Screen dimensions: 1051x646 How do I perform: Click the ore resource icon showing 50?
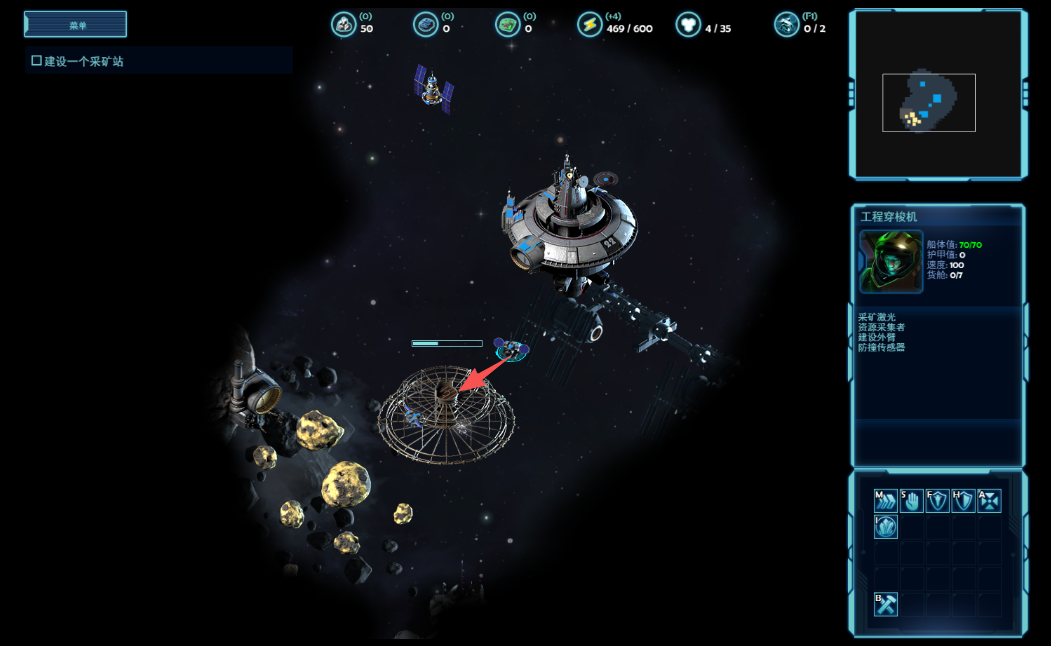pyautogui.click(x=344, y=25)
